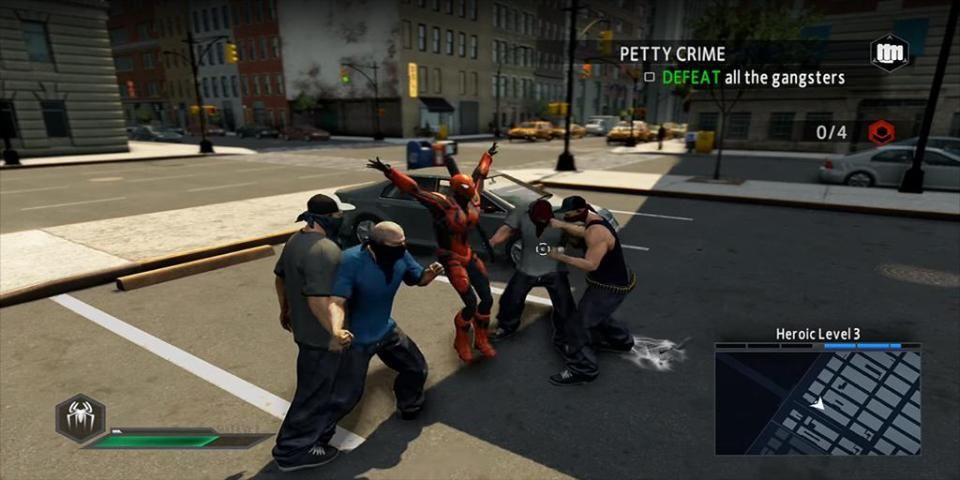Open the minimap of the city
Screen dimensions: 960x480
818,401
